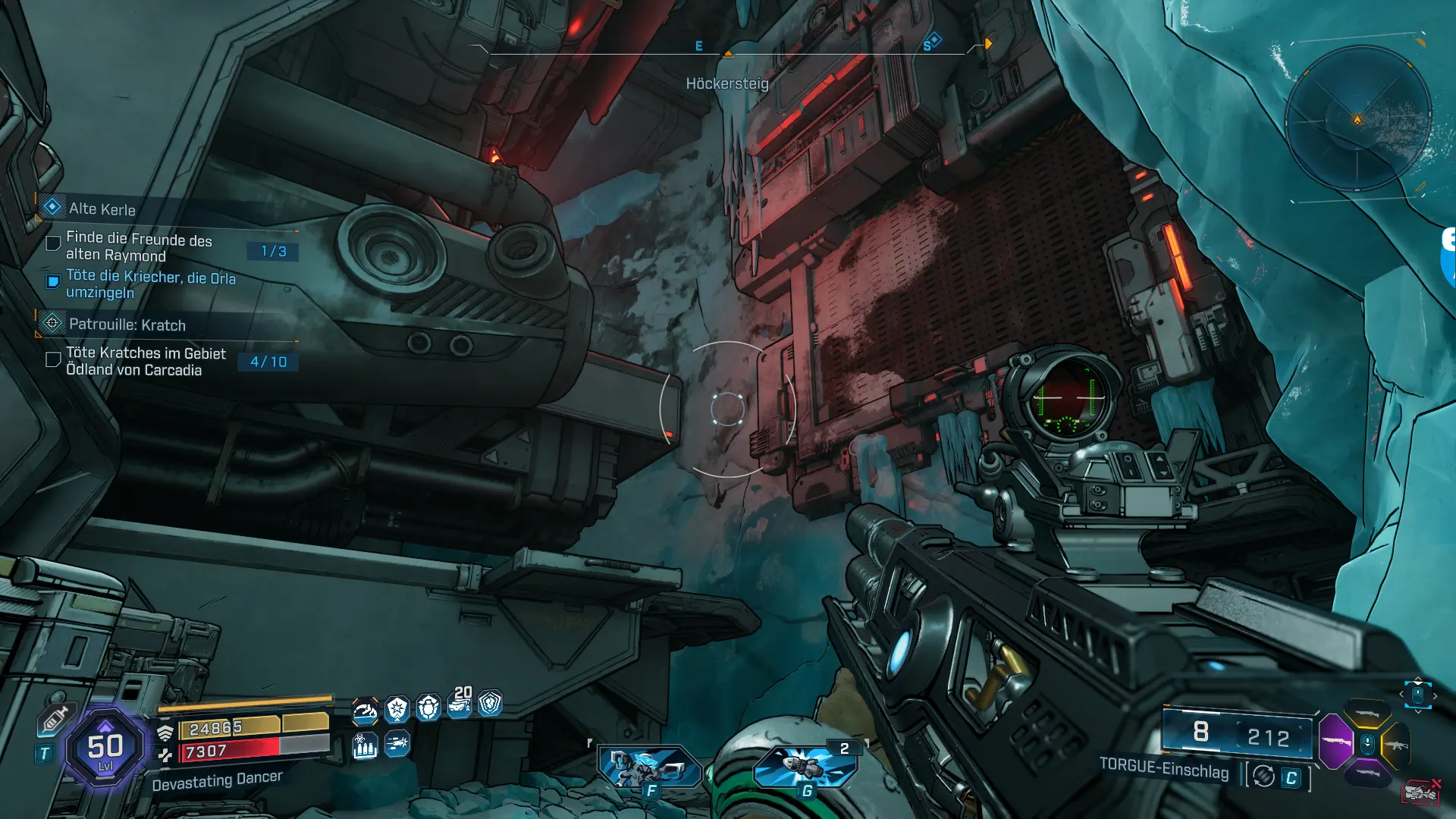The height and width of the screenshot is (819, 1456).
Task: Inspect the buff icon with 20 stacks
Action: point(460,704)
